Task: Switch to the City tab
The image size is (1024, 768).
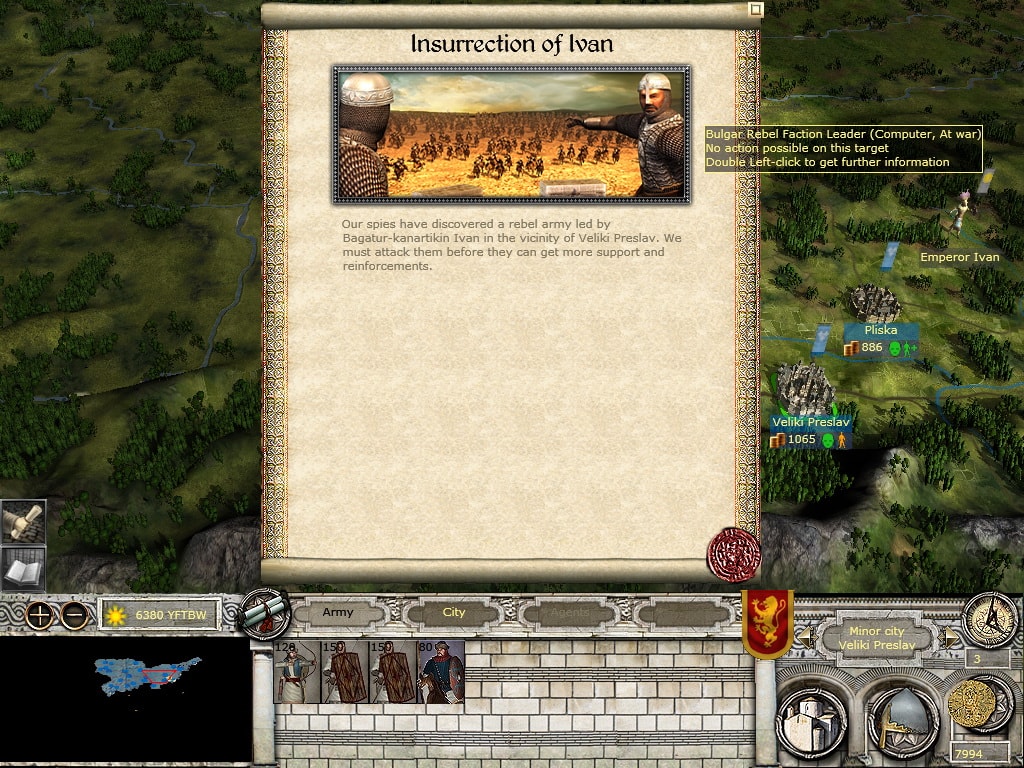Action: 454,612
